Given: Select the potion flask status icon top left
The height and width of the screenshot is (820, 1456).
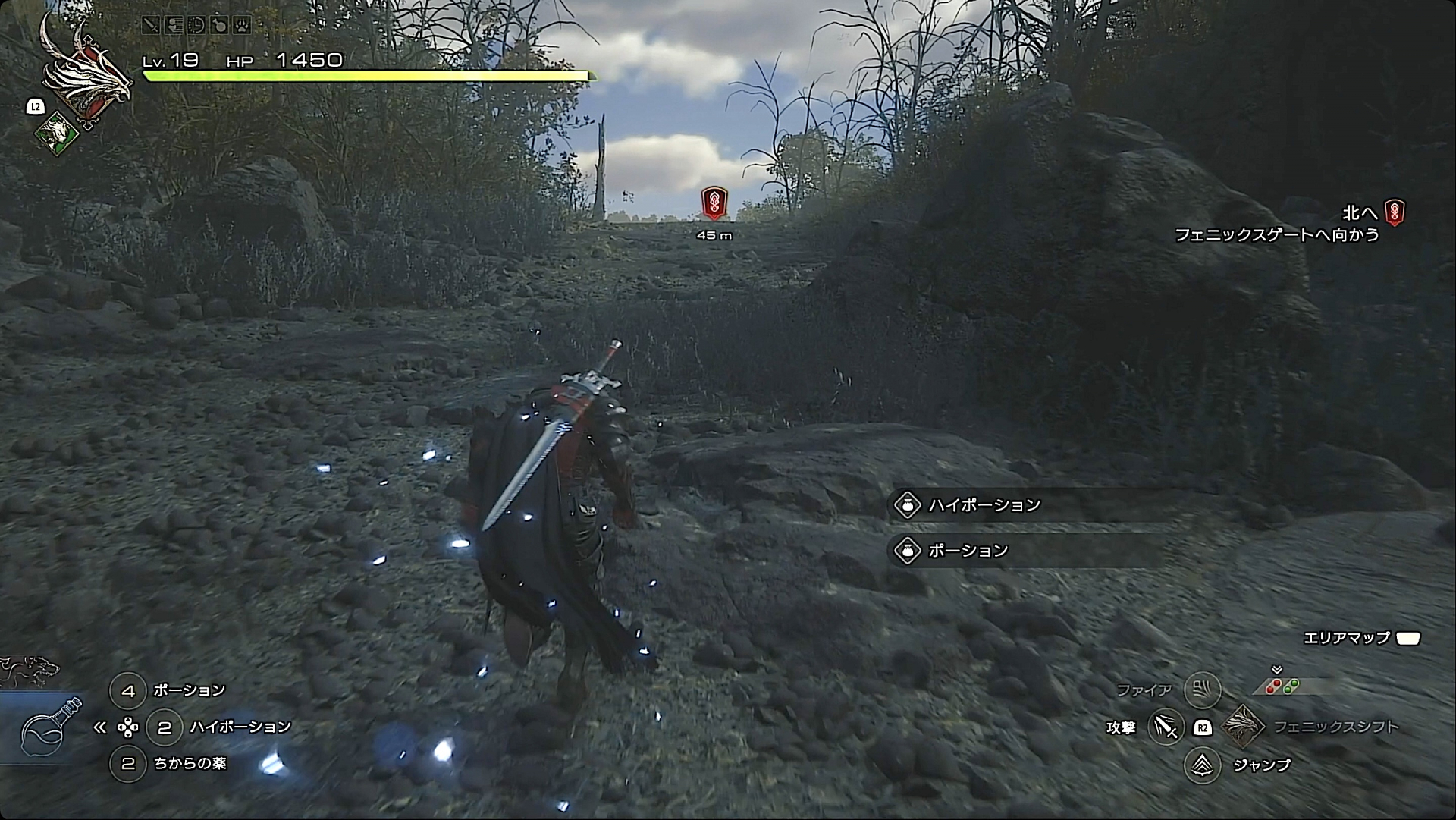Looking at the screenshot, I should [219, 25].
